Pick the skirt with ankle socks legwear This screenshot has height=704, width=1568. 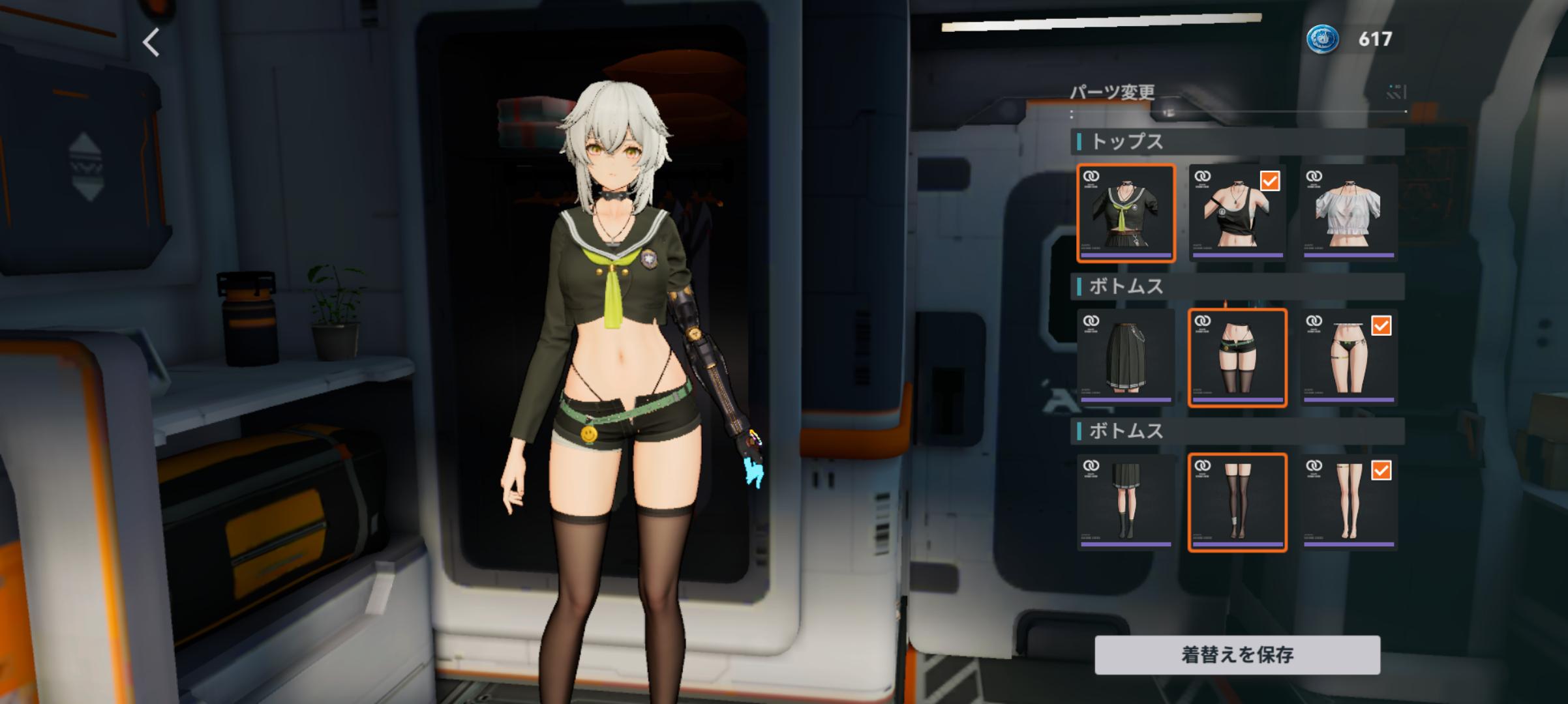tap(1126, 503)
